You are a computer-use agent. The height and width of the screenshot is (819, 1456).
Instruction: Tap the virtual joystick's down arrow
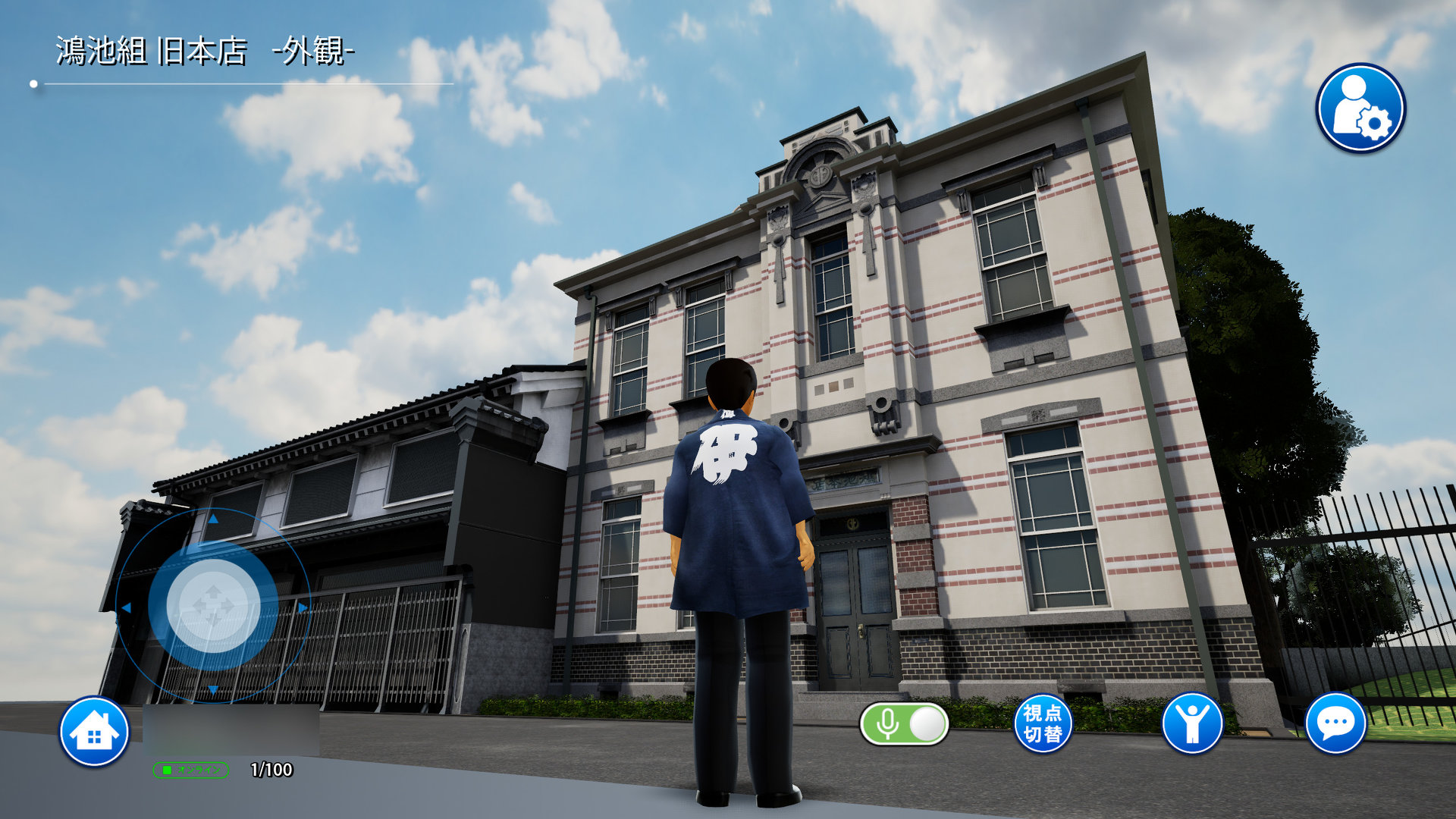(213, 689)
